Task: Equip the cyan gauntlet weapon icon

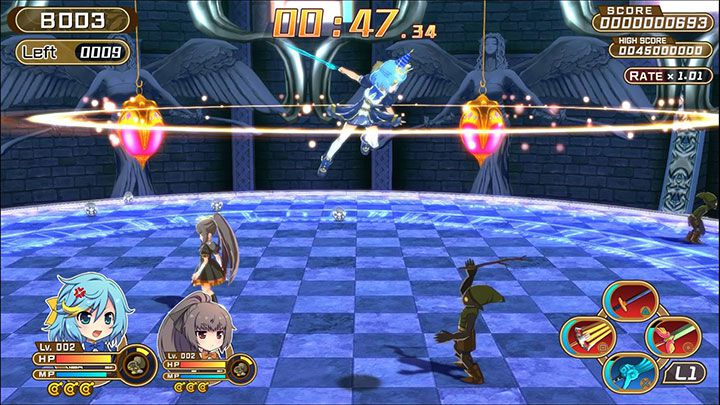Action: 630,372
